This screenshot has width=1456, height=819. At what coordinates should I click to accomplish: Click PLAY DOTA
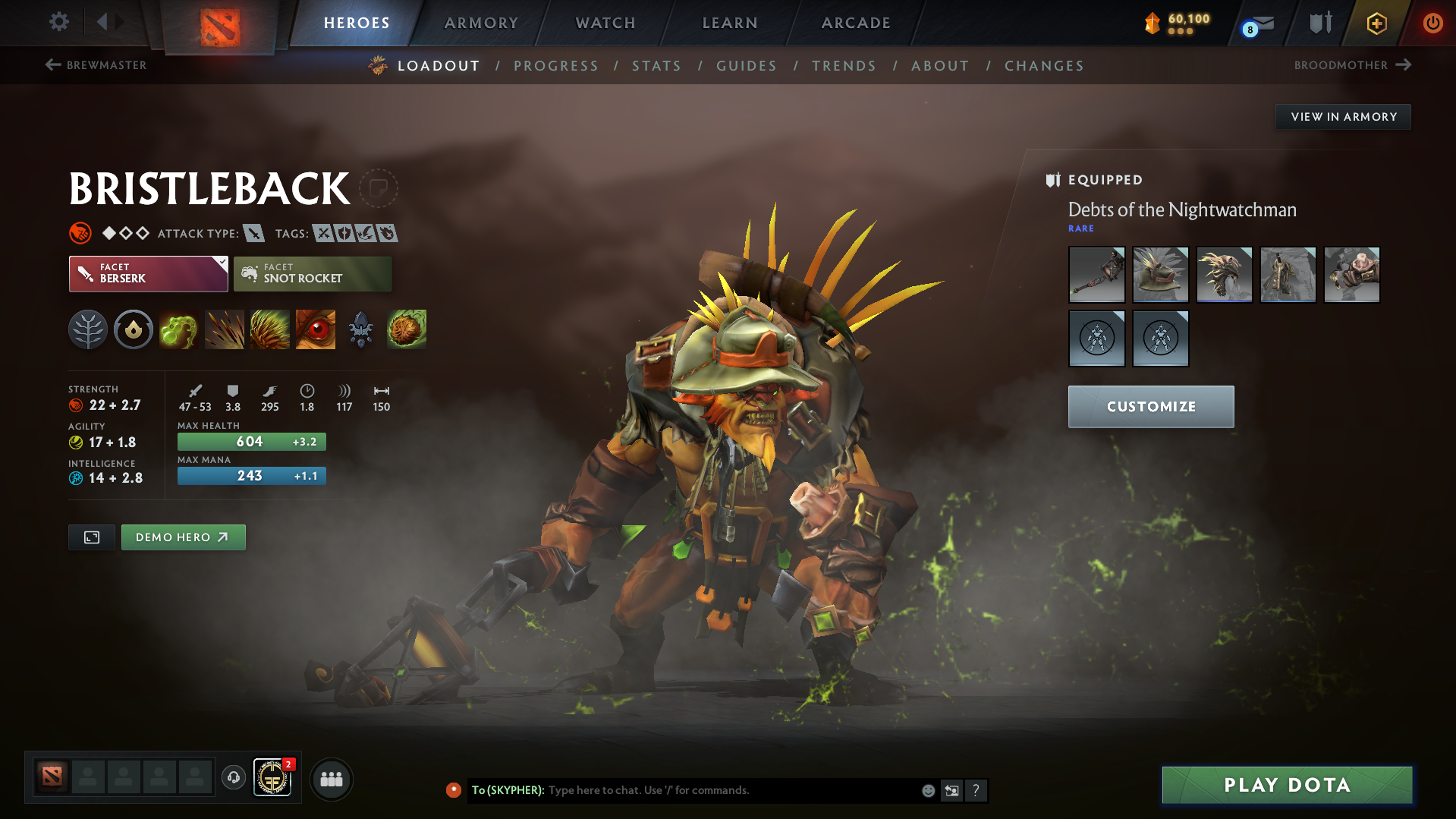(1286, 785)
